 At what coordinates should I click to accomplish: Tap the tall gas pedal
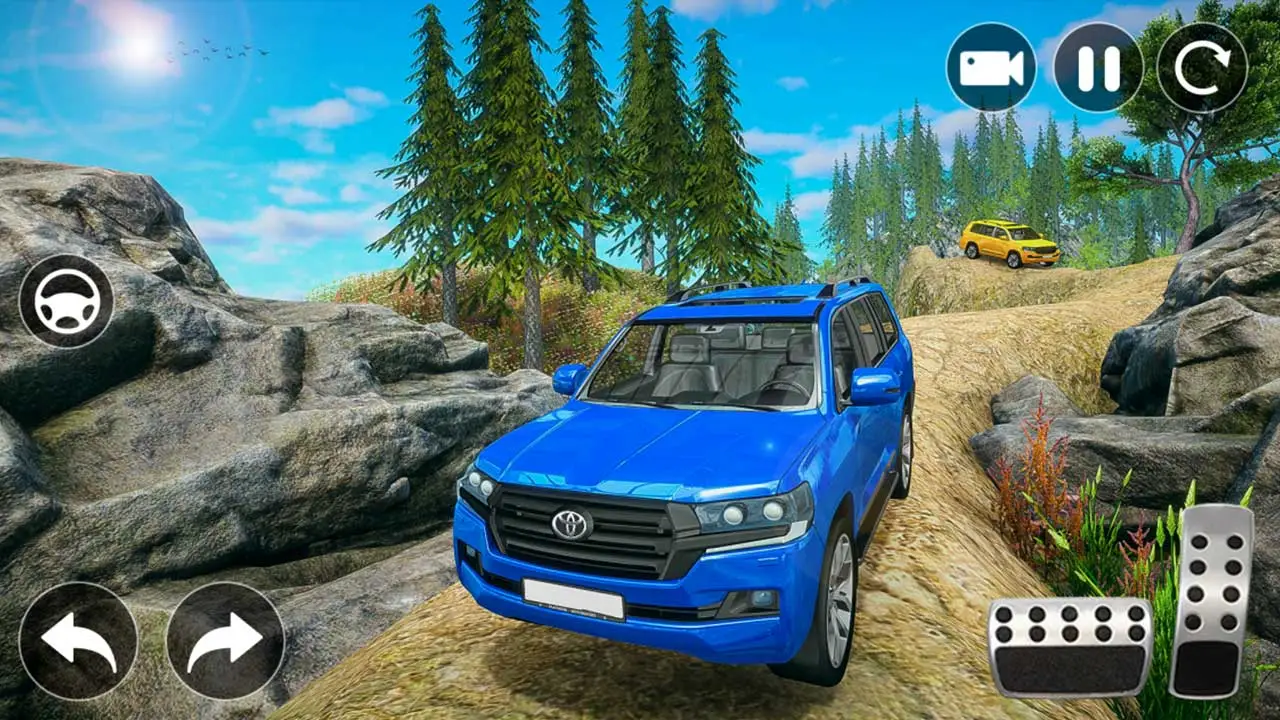[1211, 601]
